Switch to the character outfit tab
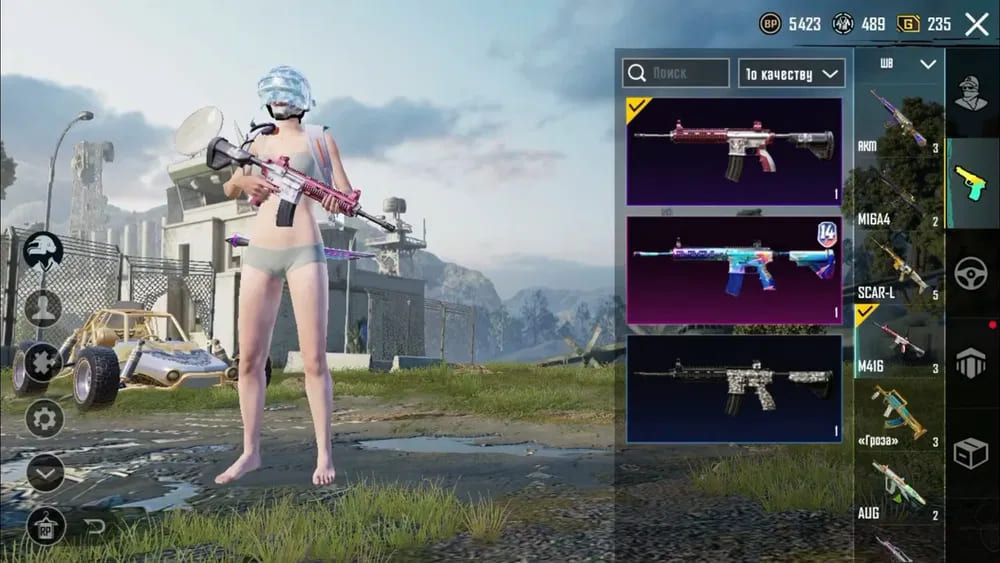Screen dimensions: 1000x563 tap(971, 93)
